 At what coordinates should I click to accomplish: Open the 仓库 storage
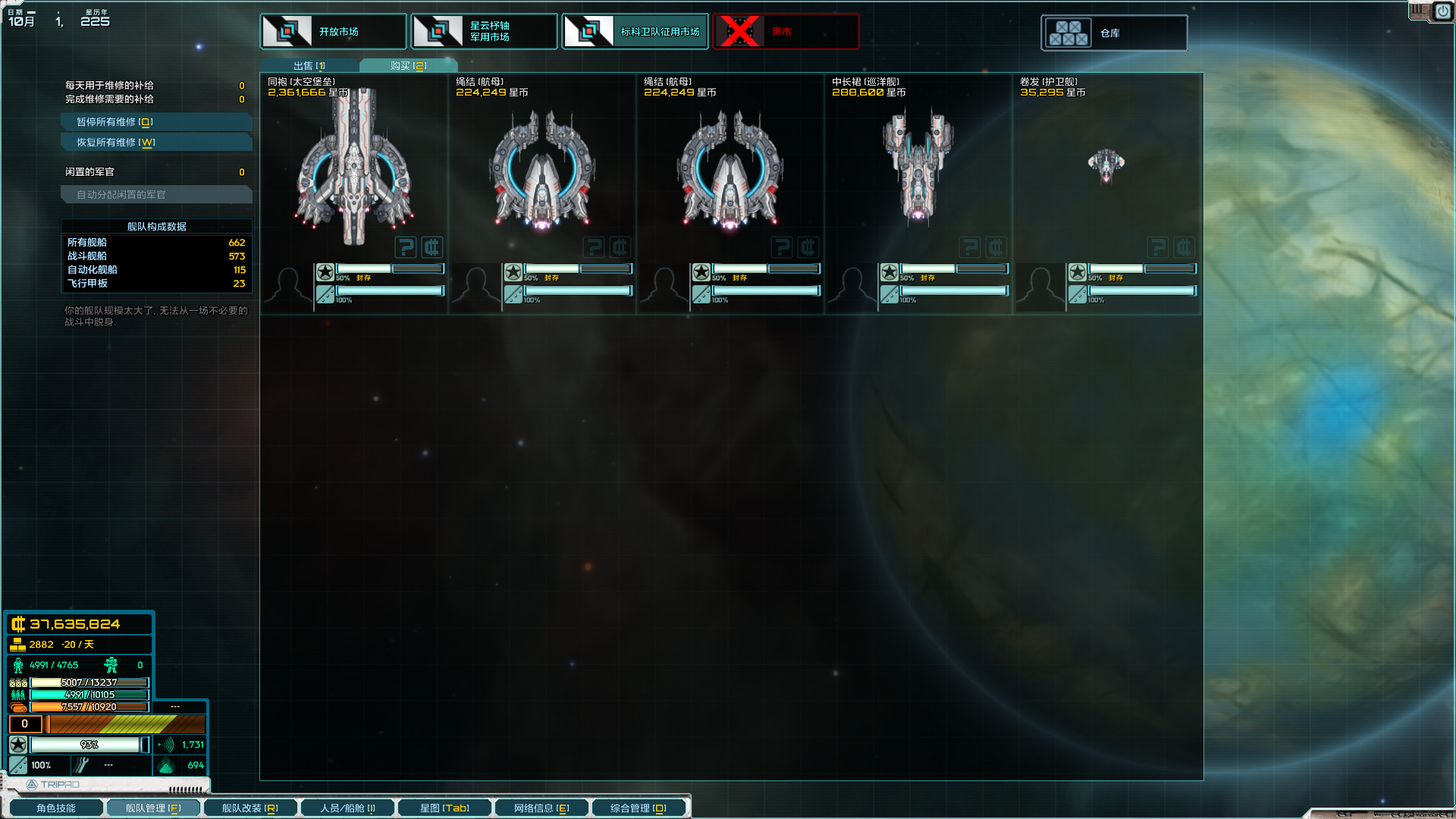[1113, 33]
